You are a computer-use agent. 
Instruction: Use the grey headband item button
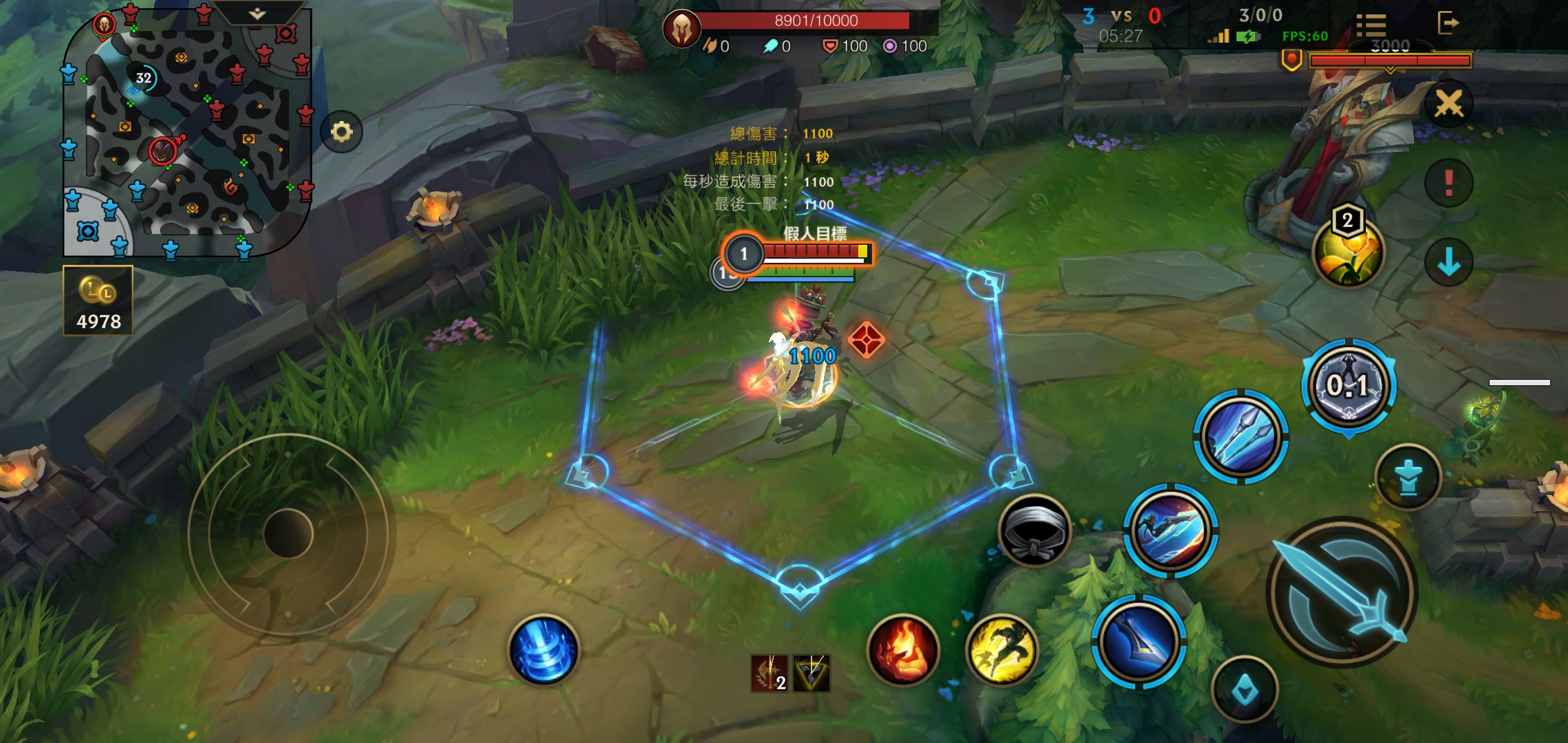[1034, 530]
